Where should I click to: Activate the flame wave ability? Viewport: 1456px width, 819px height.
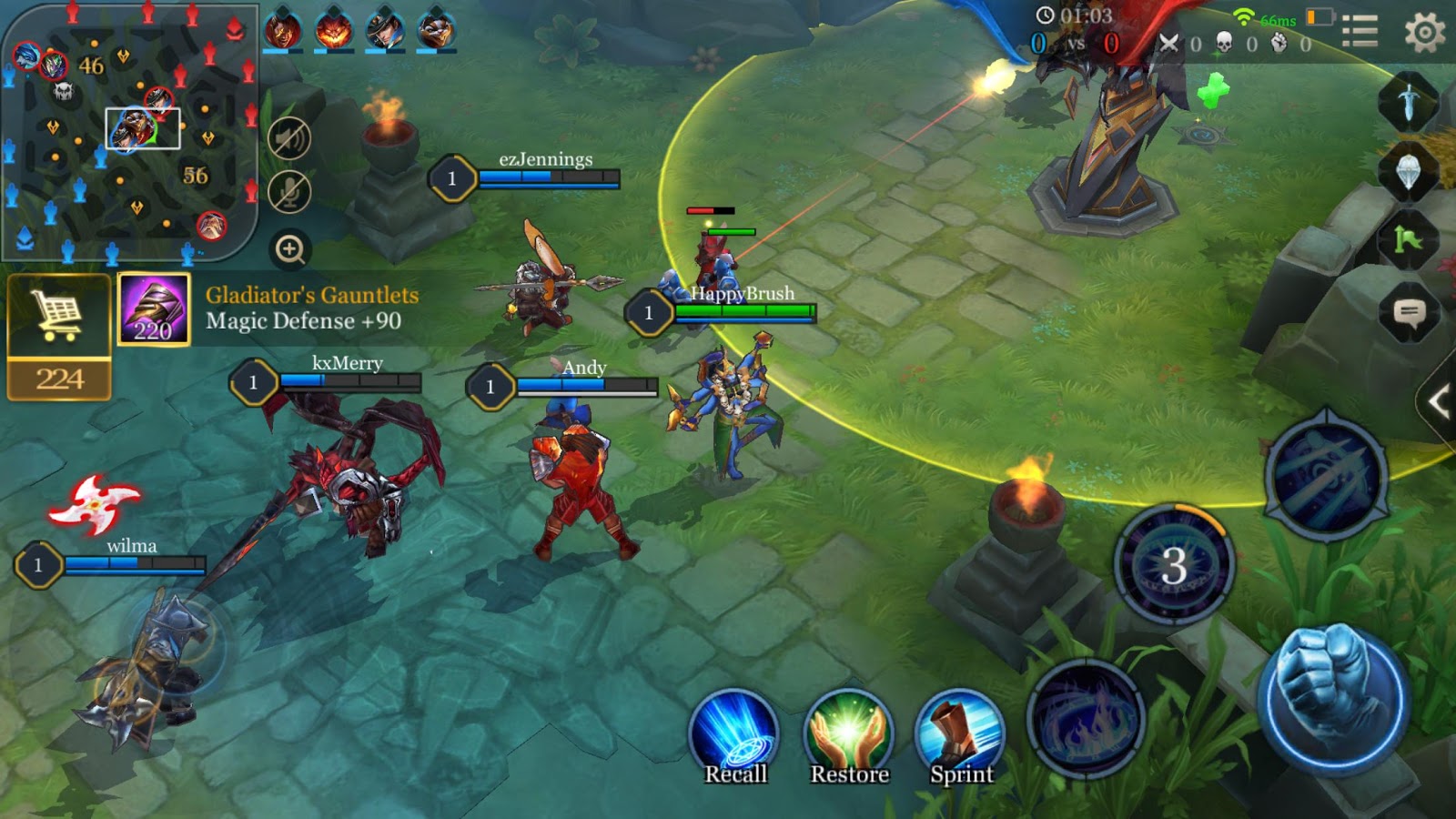tap(1087, 719)
